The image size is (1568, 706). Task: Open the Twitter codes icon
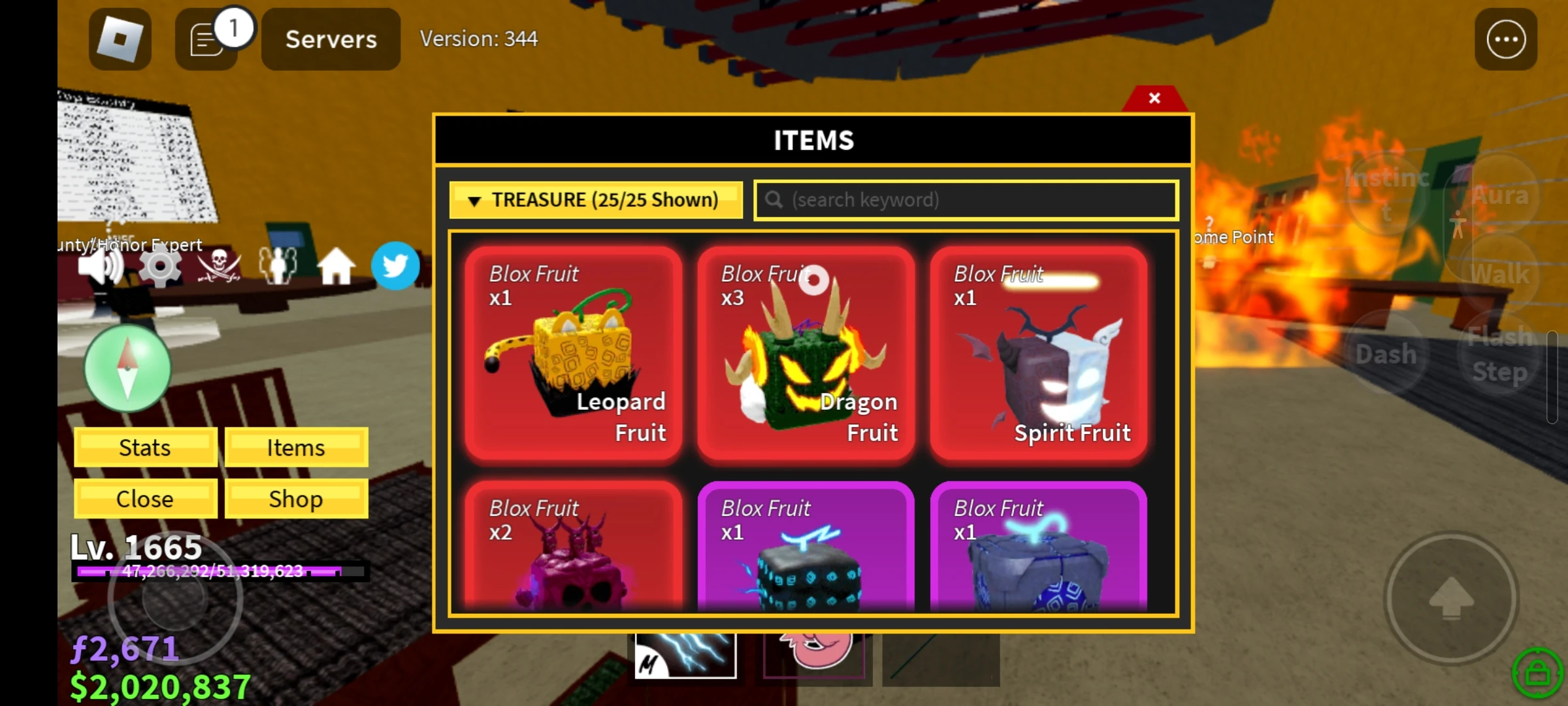pos(395,266)
